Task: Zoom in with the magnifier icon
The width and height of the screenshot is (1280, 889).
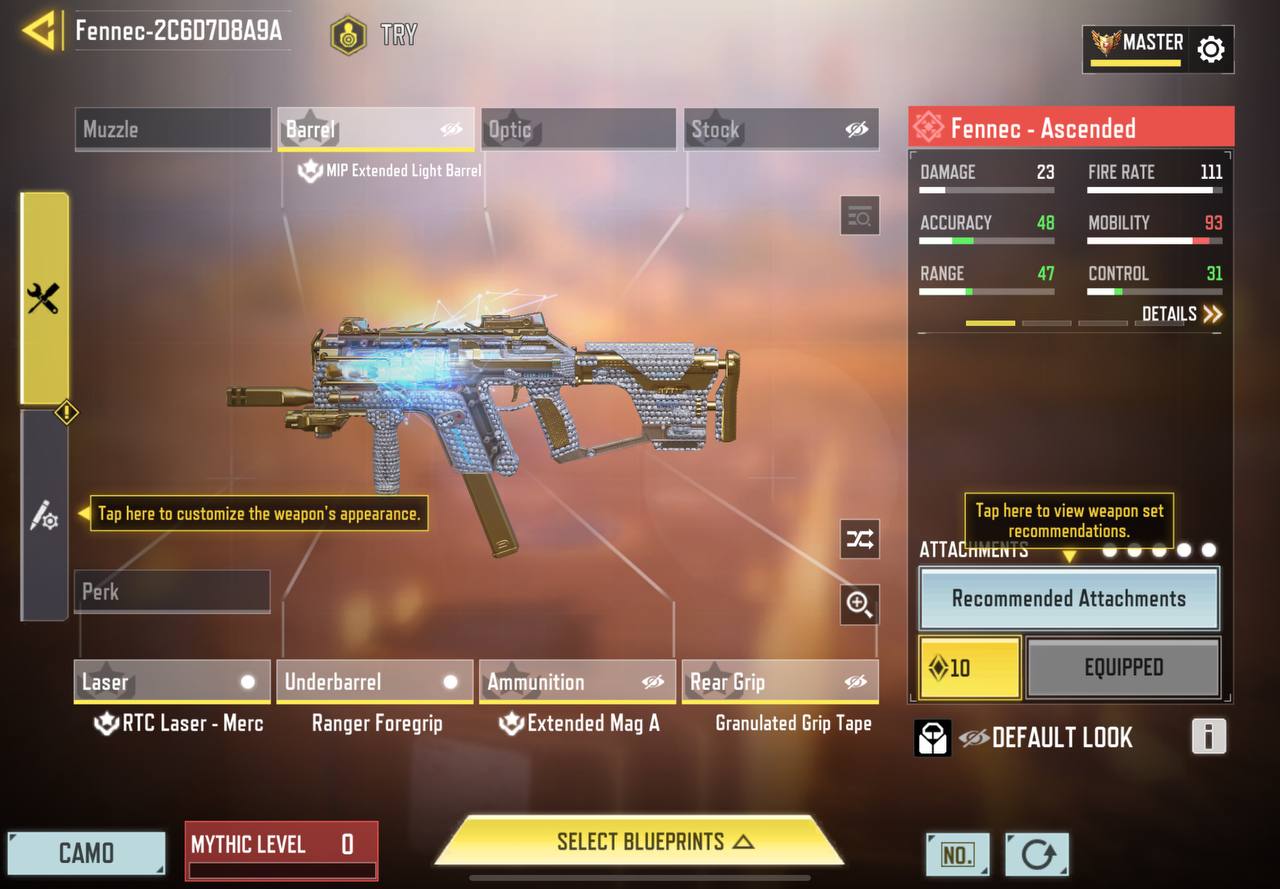Action: pos(860,604)
